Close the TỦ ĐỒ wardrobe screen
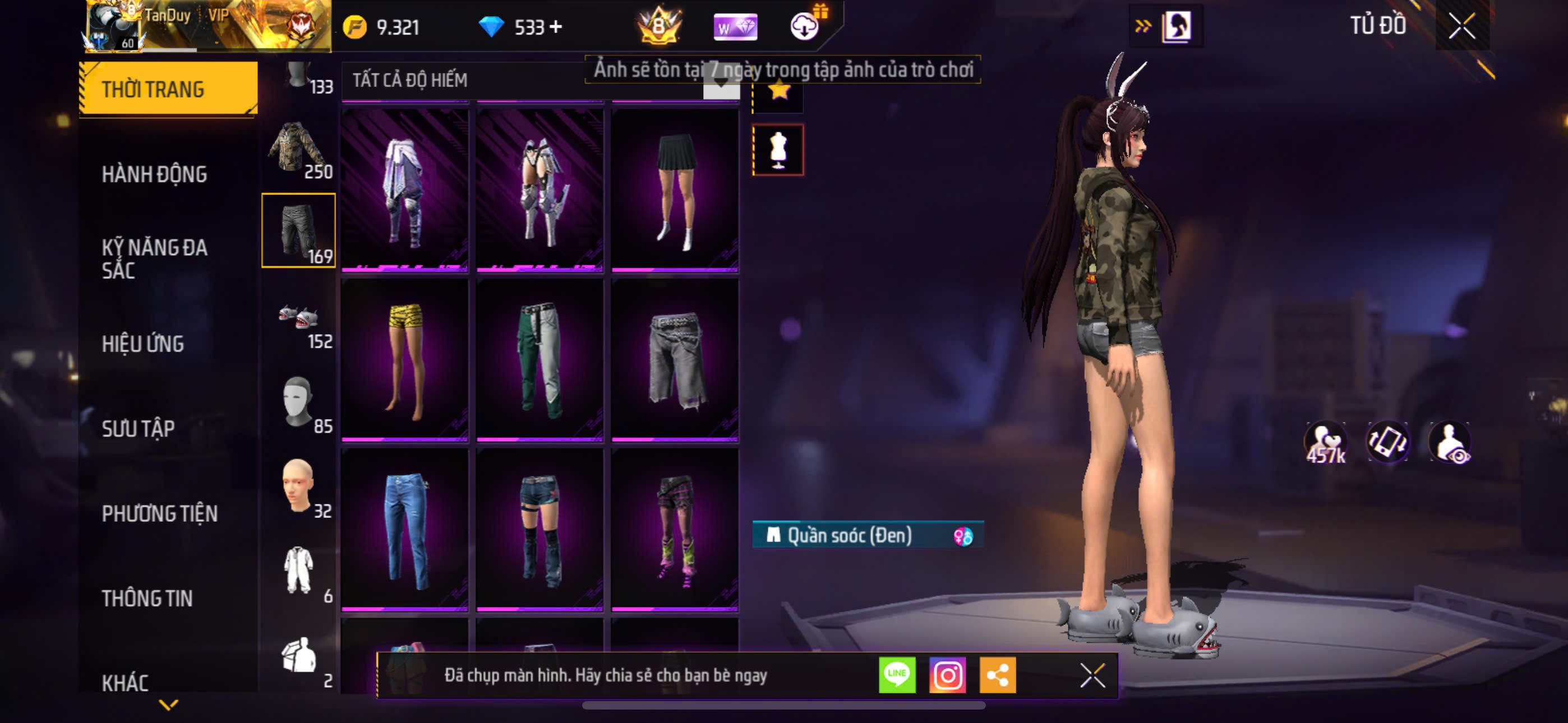 (1461, 26)
